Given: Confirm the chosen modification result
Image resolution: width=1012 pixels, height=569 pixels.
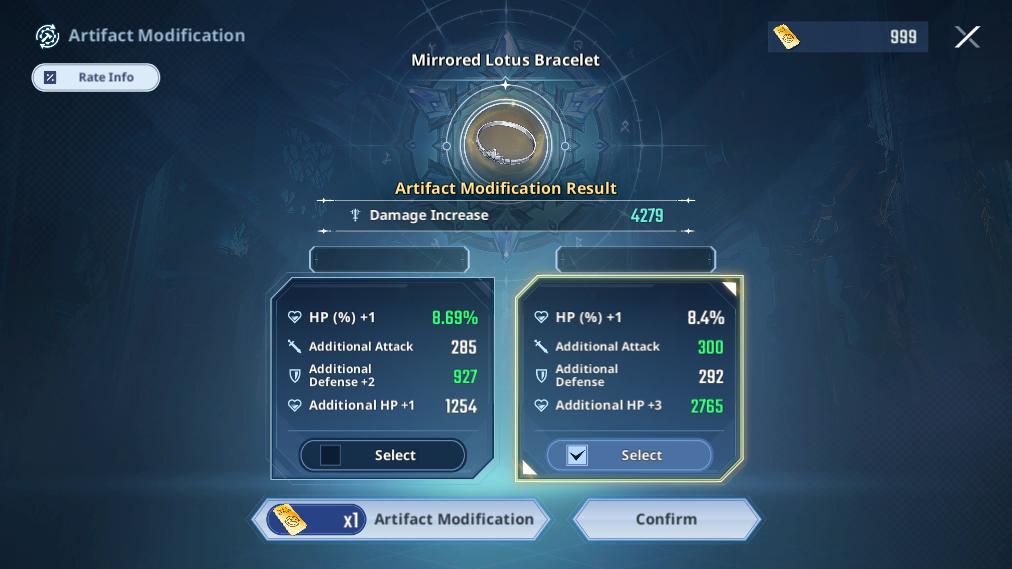Looking at the screenshot, I should (x=666, y=520).
